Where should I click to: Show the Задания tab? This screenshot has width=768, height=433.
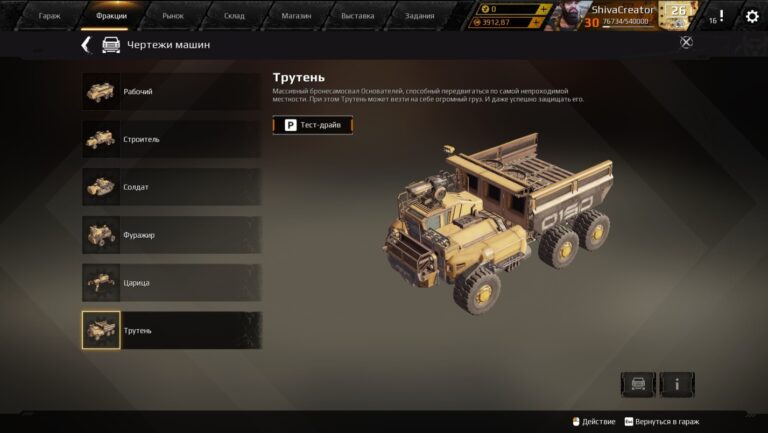pos(420,16)
